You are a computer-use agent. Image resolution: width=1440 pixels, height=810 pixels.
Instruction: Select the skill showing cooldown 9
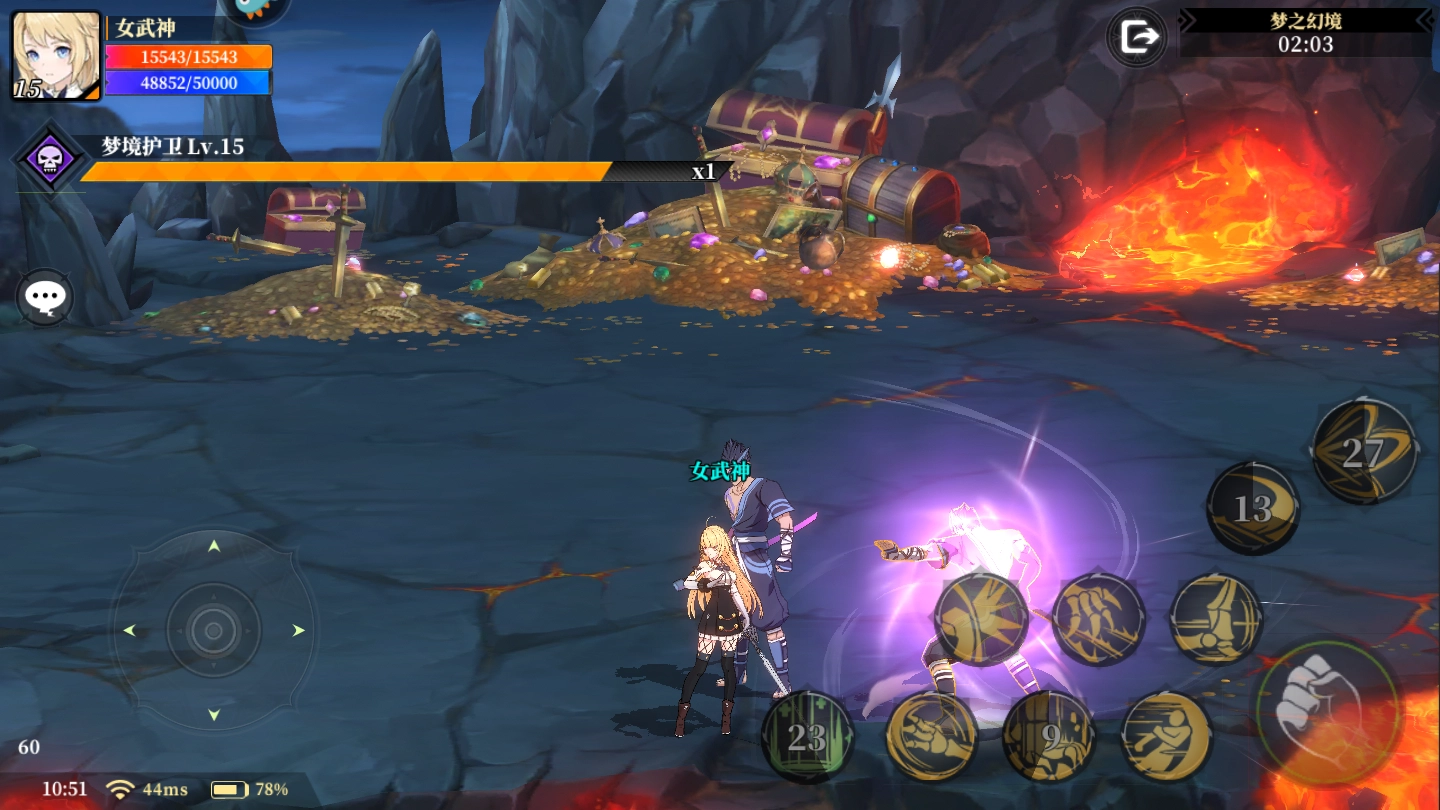(x=1049, y=738)
